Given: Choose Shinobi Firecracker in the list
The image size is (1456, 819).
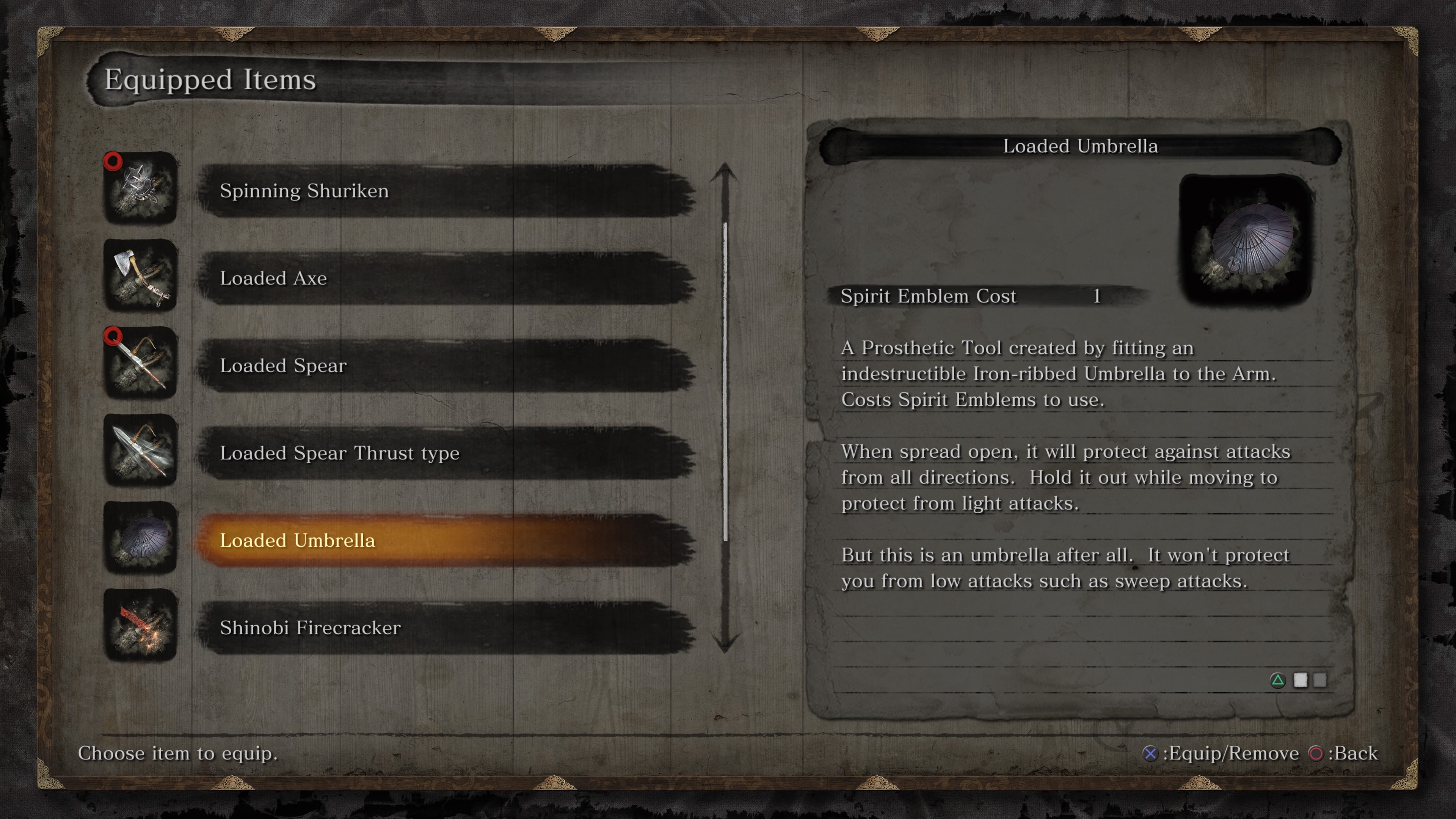Looking at the screenshot, I should (446, 628).
